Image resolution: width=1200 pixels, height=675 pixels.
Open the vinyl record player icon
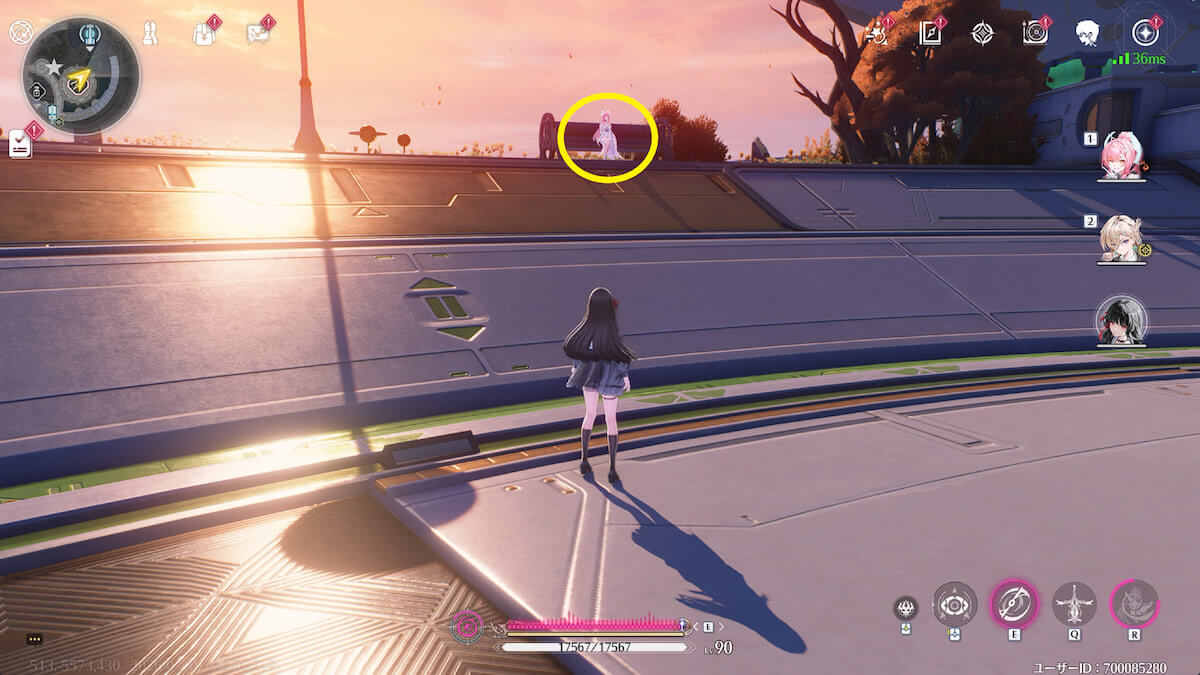pos(1035,33)
